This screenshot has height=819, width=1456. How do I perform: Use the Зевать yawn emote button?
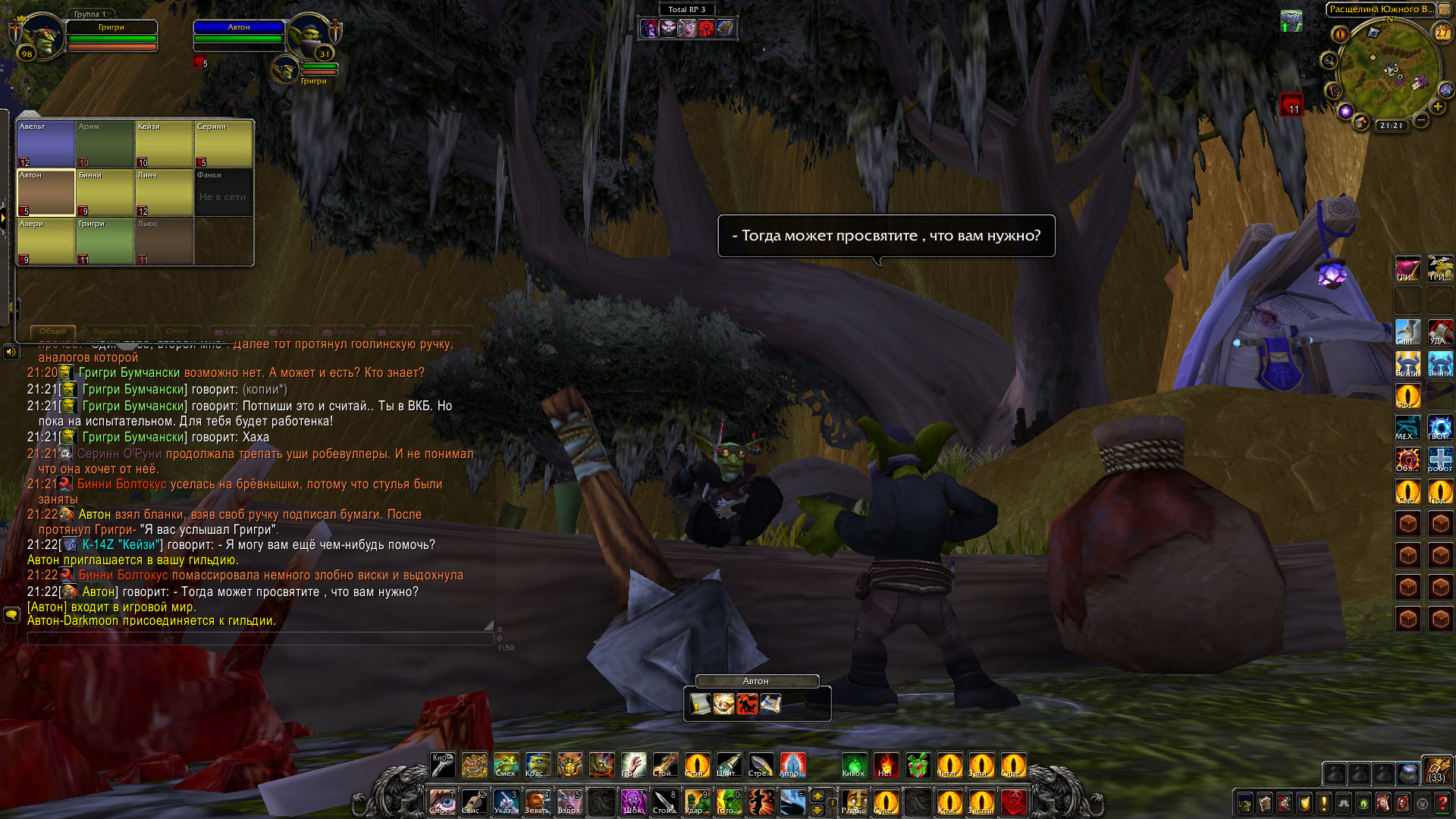(537, 802)
